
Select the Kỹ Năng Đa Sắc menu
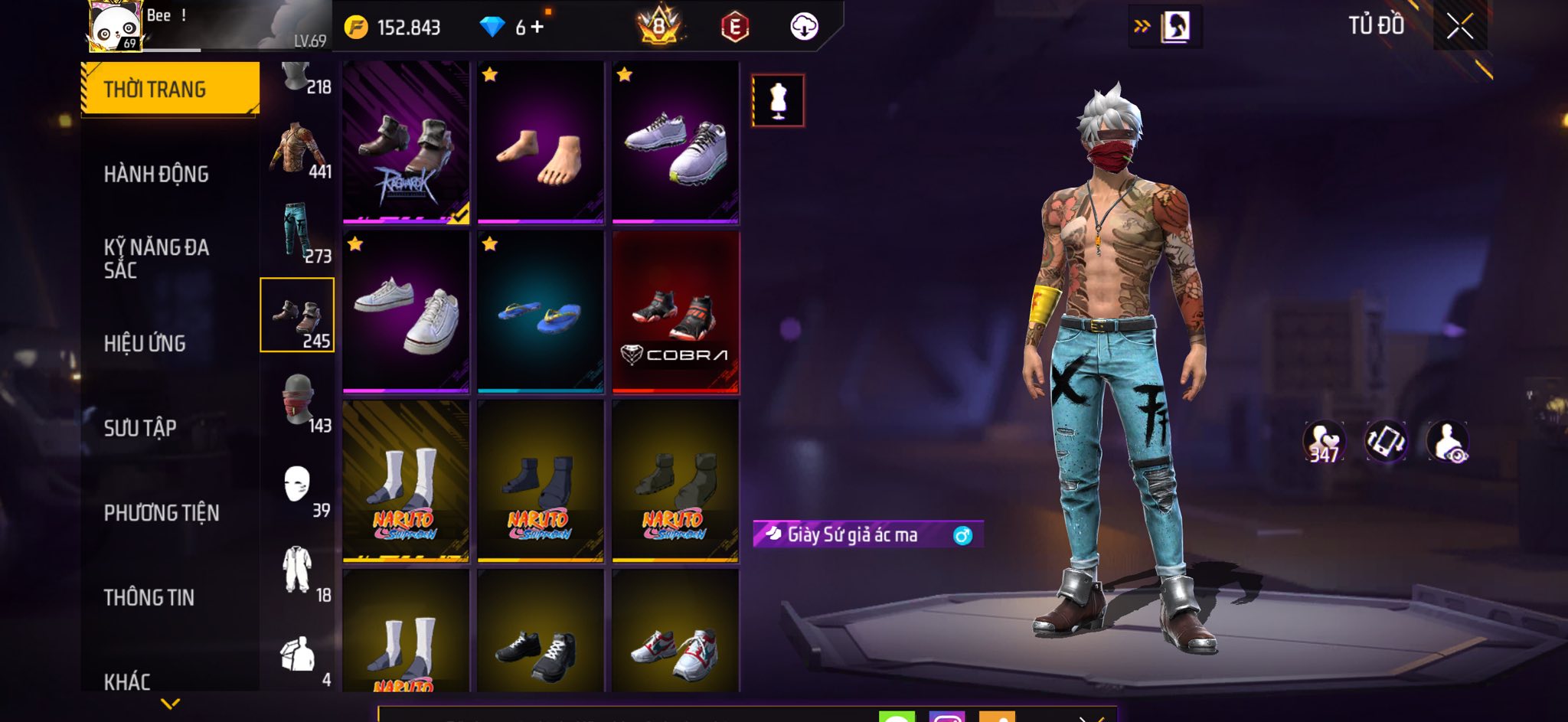156,258
